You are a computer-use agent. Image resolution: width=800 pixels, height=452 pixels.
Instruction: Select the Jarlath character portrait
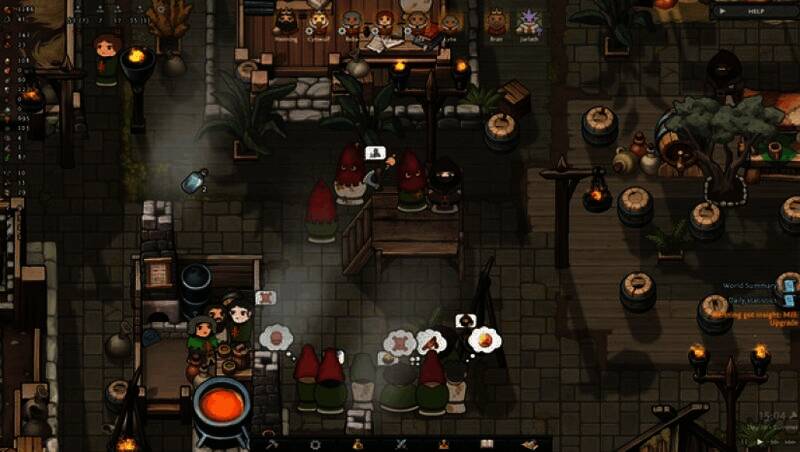tap(528, 22)
